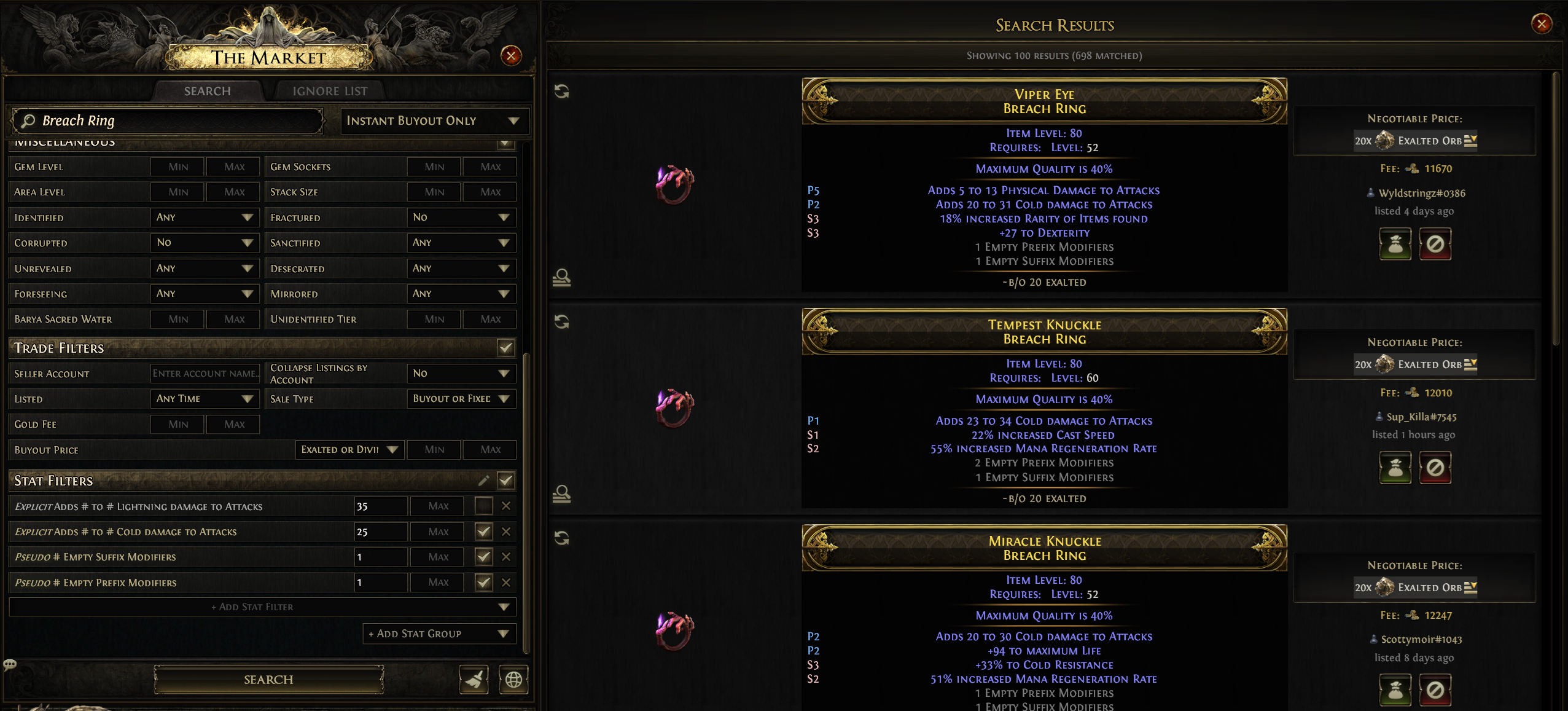Buy the Viper Eye Breach Ring
The height and width of the screenshot is (711, 1568).
coord(1395,245)
